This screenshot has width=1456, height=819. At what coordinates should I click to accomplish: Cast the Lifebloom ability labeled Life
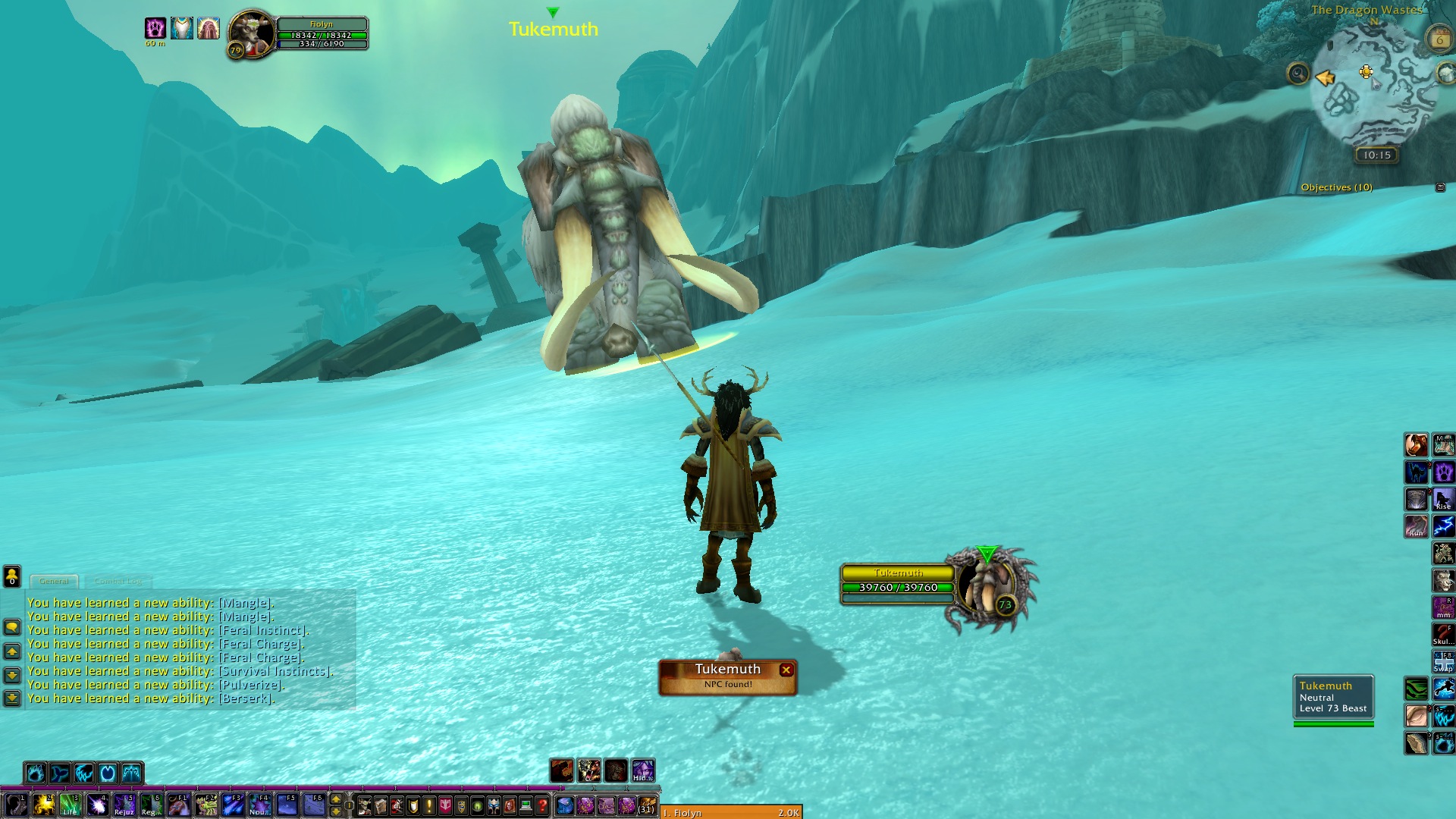(70, 805)
